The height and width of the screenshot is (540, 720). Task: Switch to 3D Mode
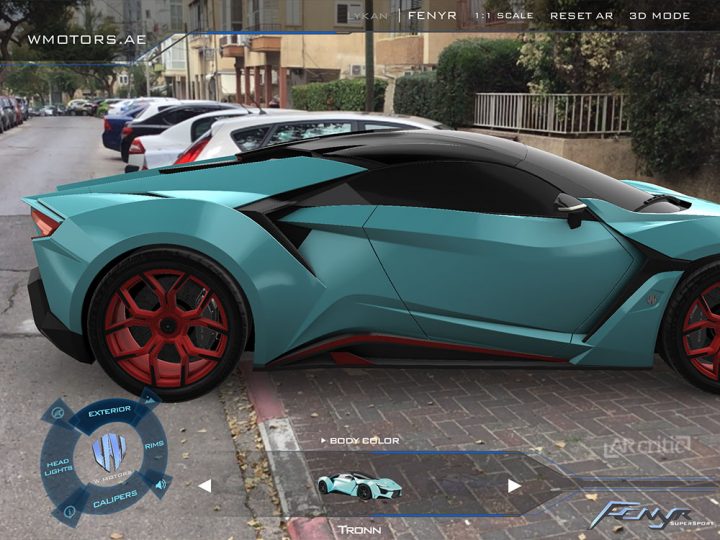(x=659, y=16)
